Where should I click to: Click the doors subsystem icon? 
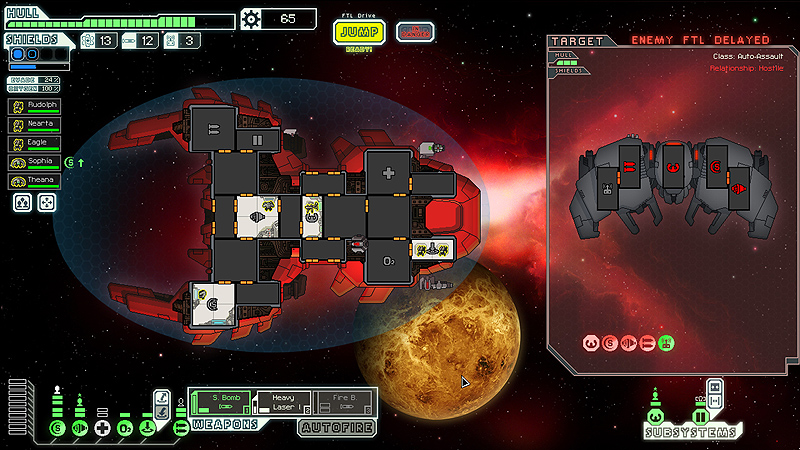(x=700, y=417)
